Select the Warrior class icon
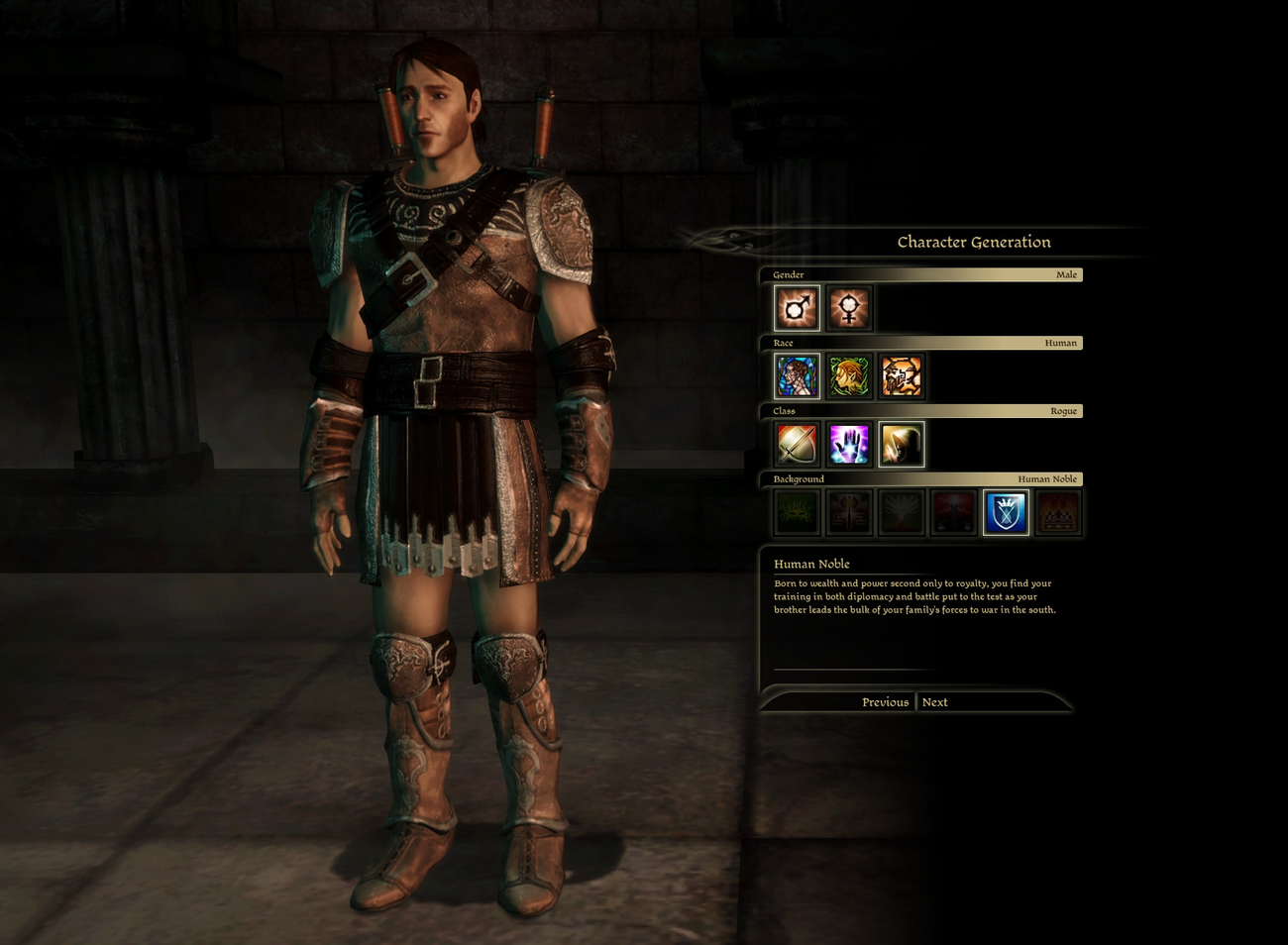This screenshot has height=945, width=1288. click(796, 444)
